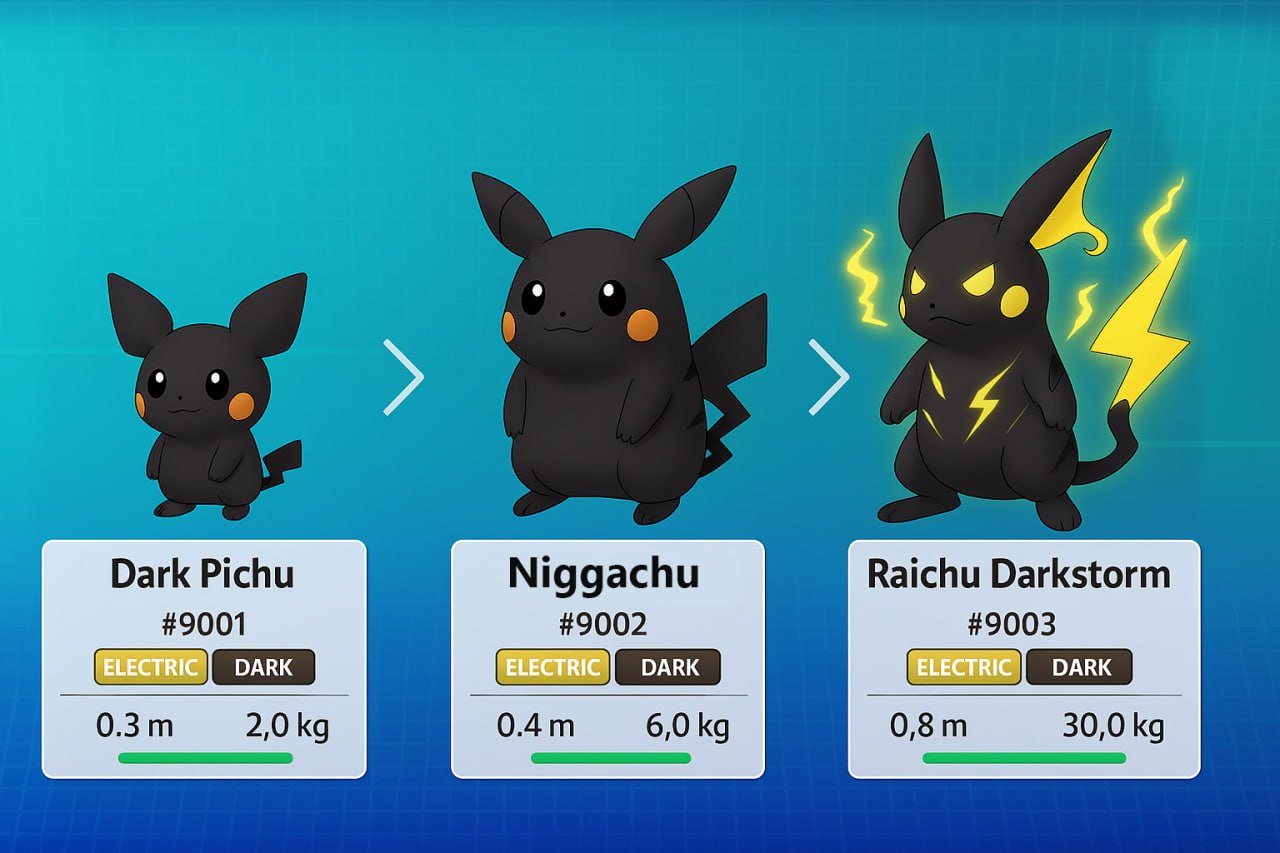Click the chevron arrow before Raichu Darkstorm
The height and width of the screenshot is (853, 1280).
(x=829, y=377)
